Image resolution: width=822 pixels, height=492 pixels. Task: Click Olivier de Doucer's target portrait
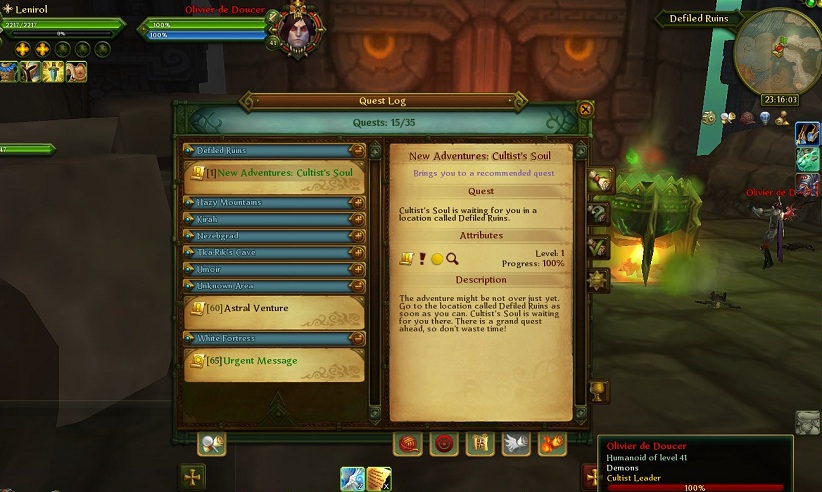coord(299,28)
